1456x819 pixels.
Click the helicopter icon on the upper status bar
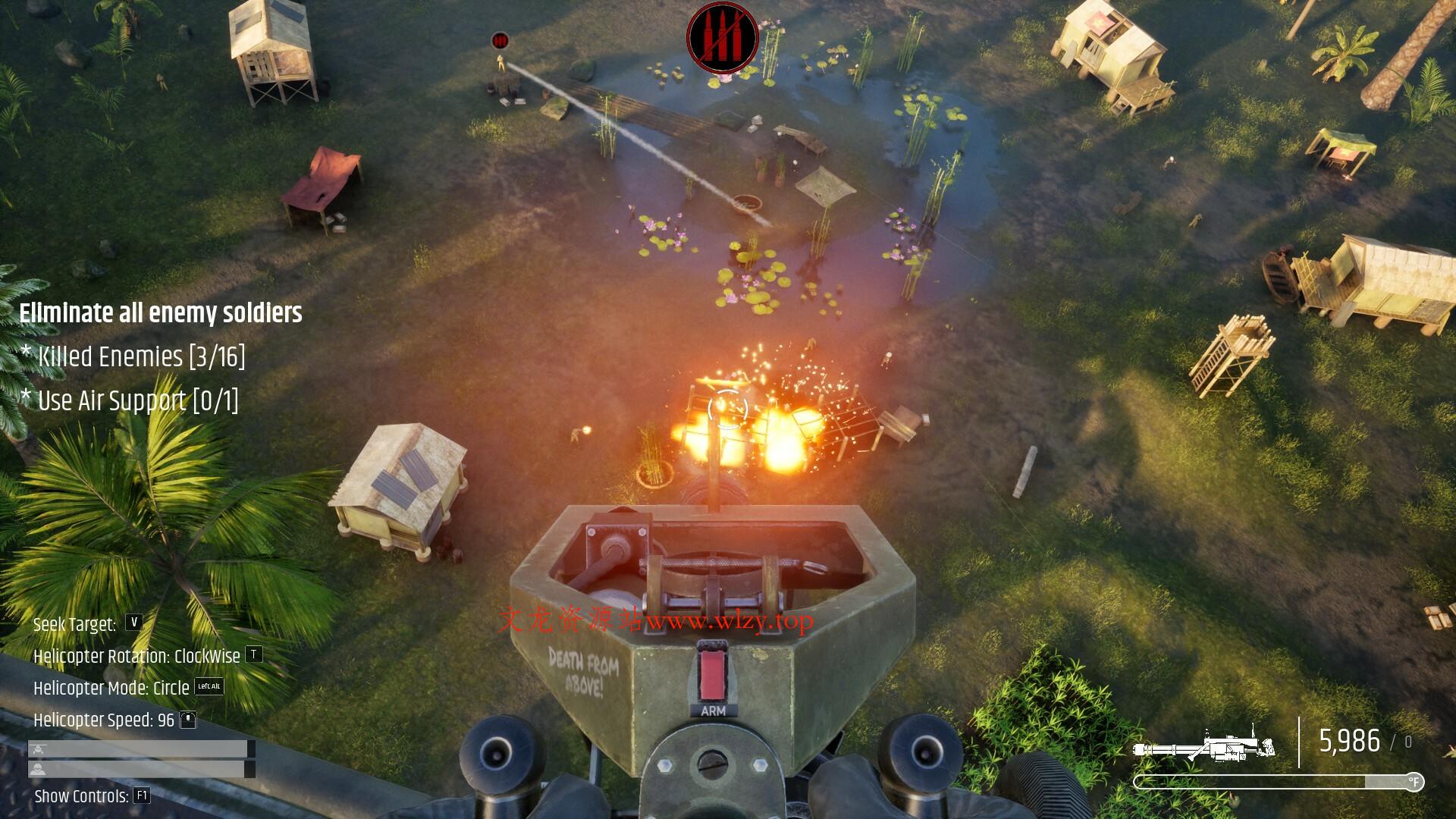pos(38,749)
